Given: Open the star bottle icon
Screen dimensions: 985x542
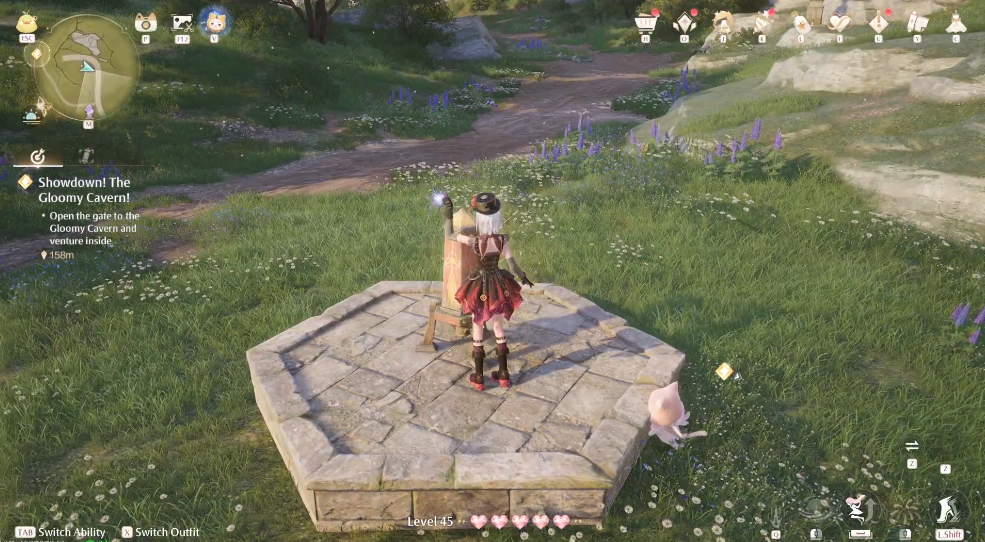Looking at the screenshot, I should (801, 22).
